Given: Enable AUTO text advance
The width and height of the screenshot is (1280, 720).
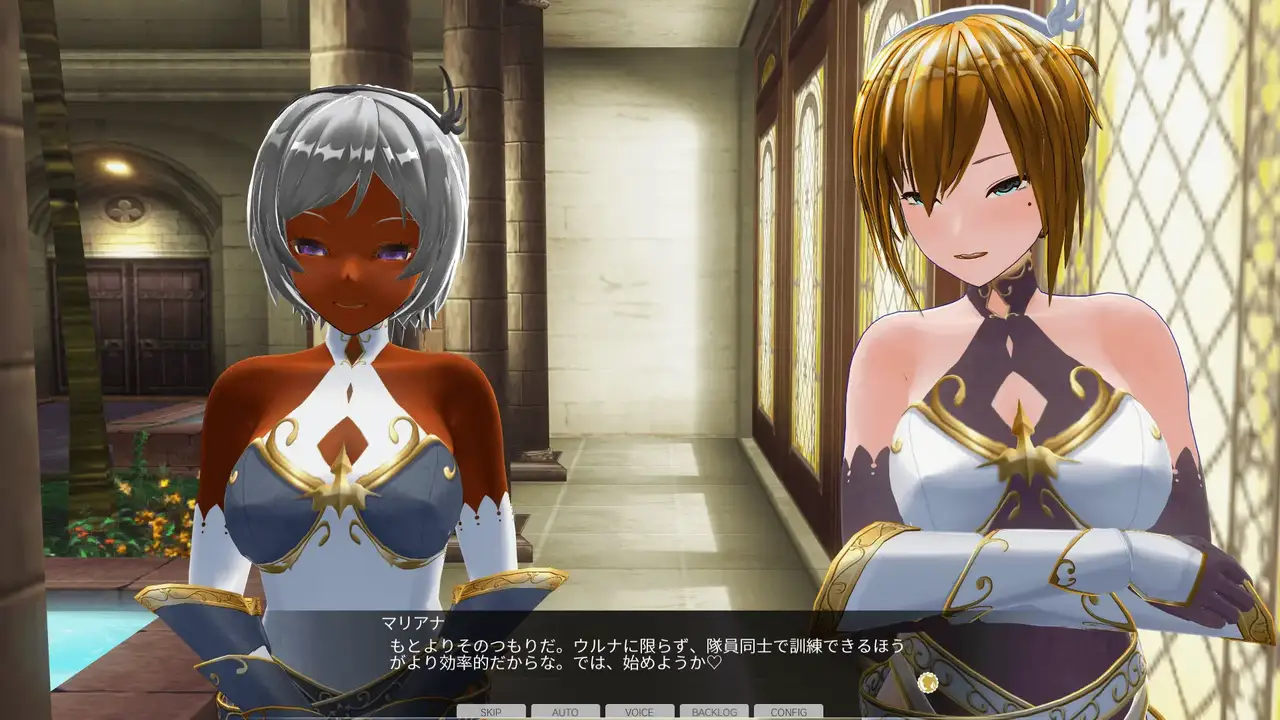Looking at the screenshot, I should pyautogui.click(x=565, y=712).
